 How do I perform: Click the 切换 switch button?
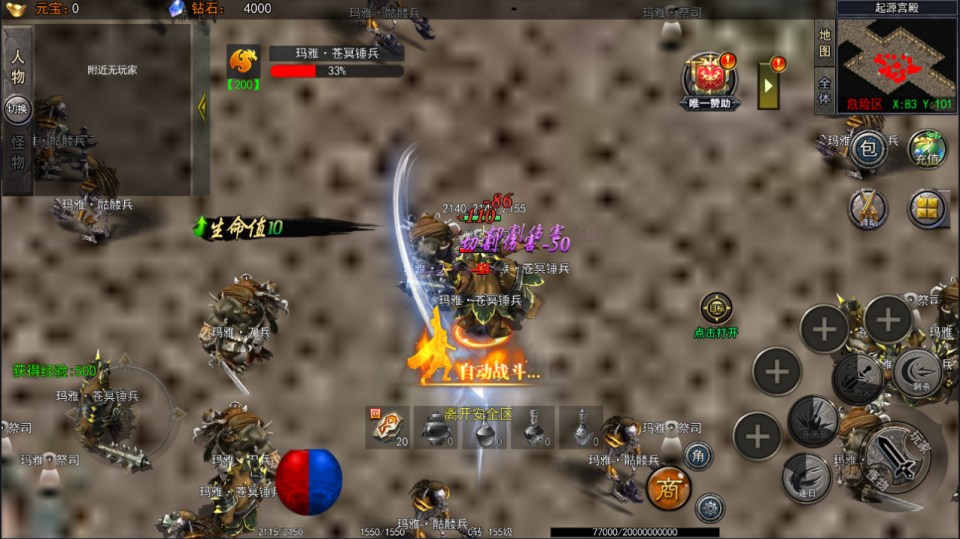[x=17, y=108]
